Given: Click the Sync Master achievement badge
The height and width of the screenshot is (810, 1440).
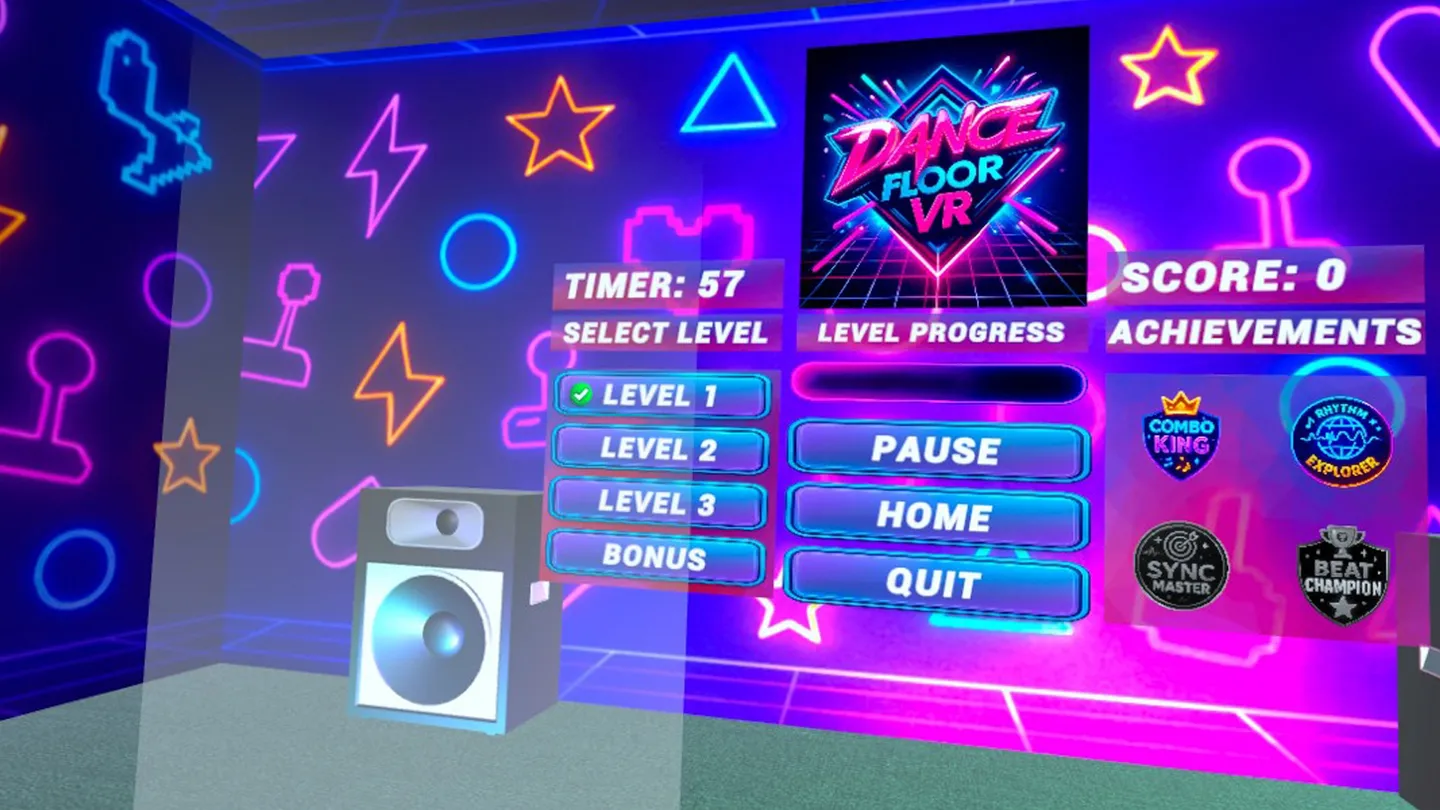Looking at the screenshot, I should pos(1180,567).
